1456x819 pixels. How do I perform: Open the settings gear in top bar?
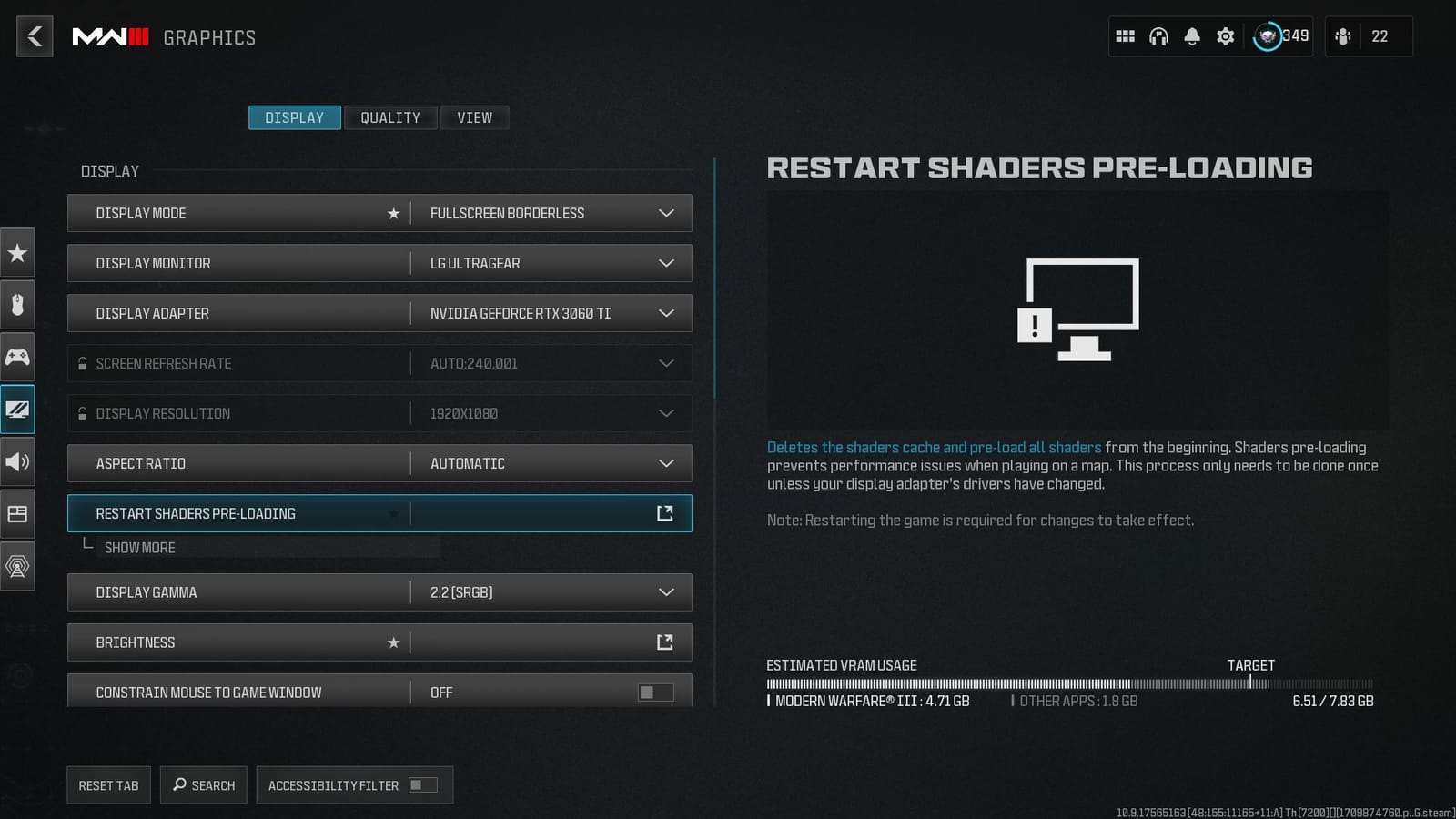[1224, 35]
